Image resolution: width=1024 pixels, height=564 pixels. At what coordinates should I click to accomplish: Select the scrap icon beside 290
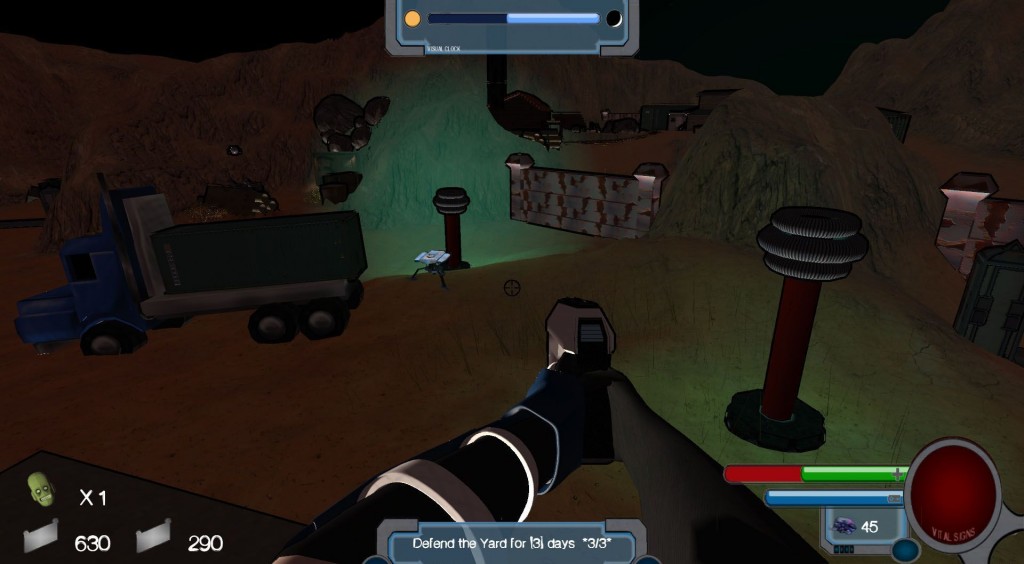click(x=153, y=541)
